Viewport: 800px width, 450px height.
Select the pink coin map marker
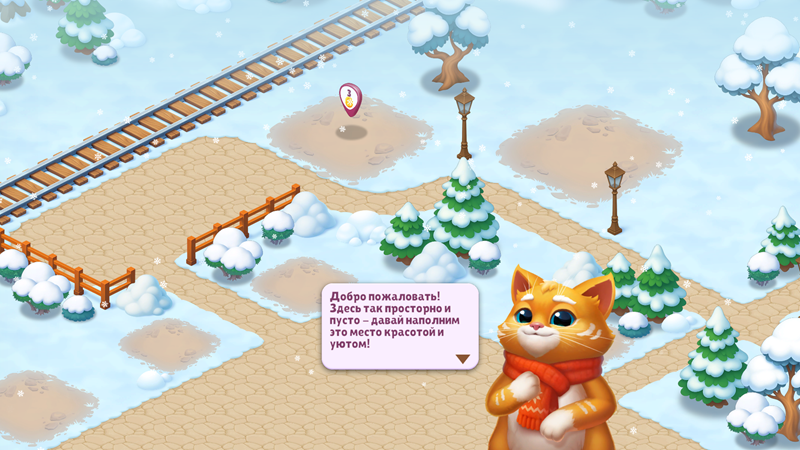(x=349, y=98)
